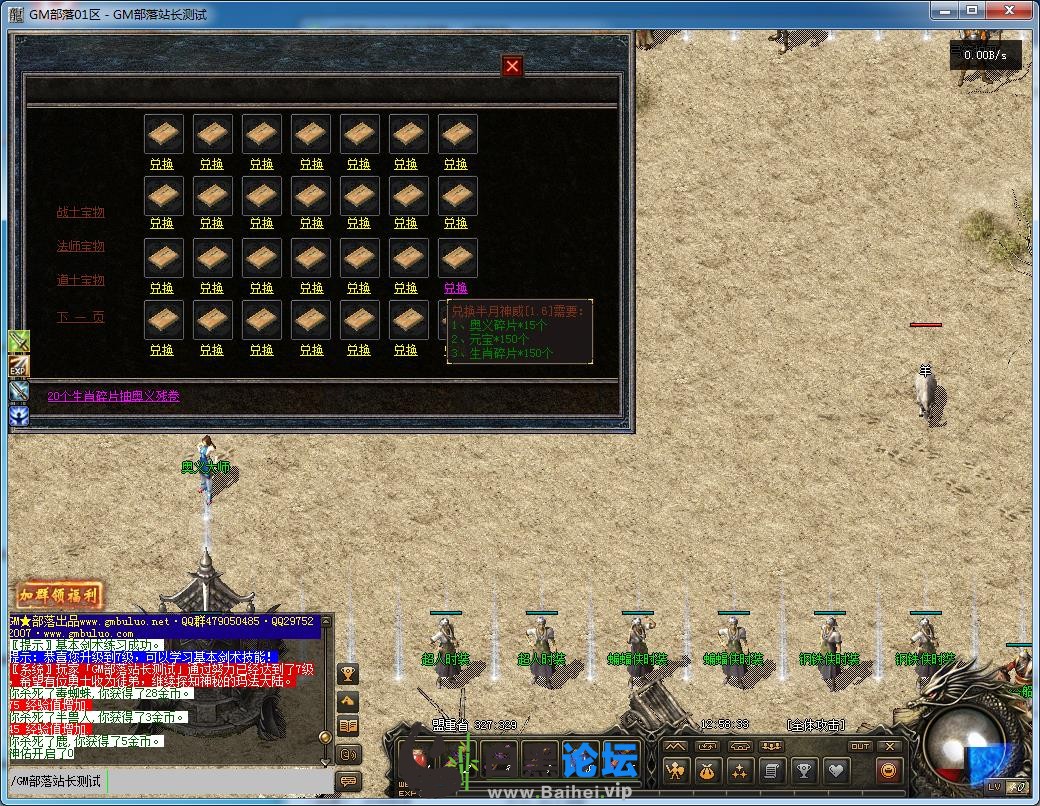Screen dimensions: 1040x806
Task: Open the money bag inventory button
Action: click(x=707, y=771)
